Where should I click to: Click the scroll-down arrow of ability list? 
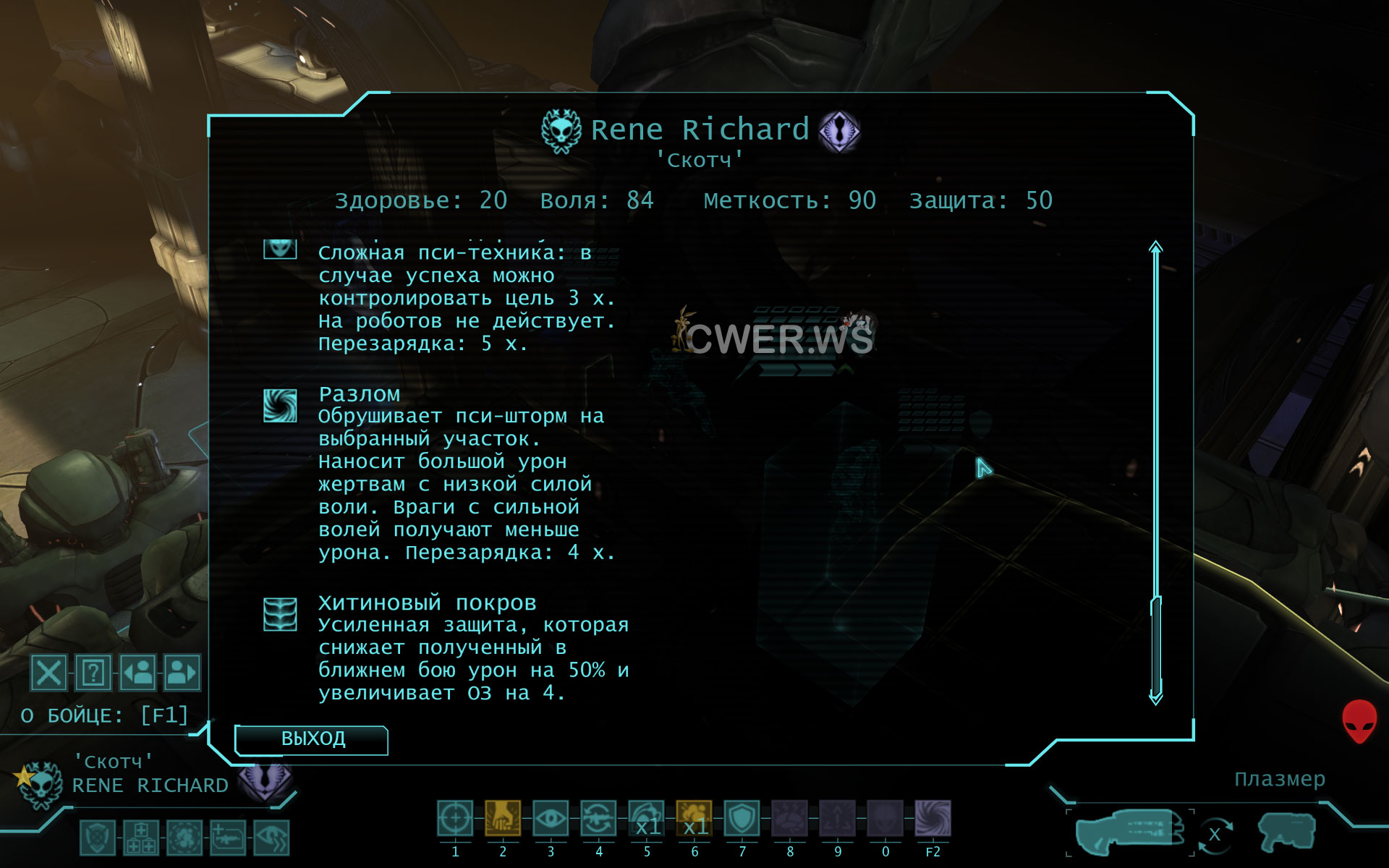click(x=1156, y=698)
